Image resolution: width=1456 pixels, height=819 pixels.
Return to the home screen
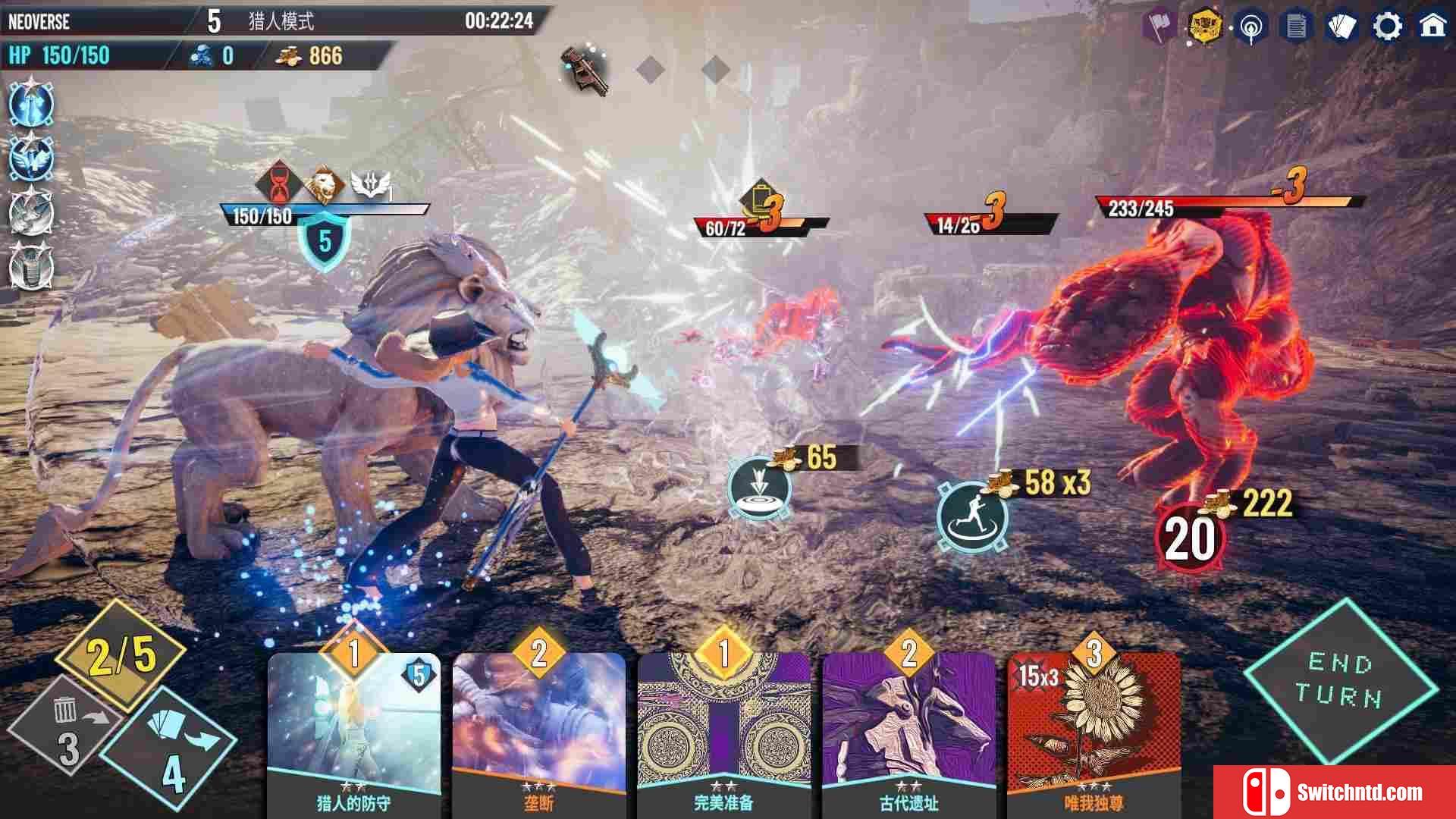[x=1432, y=27]
